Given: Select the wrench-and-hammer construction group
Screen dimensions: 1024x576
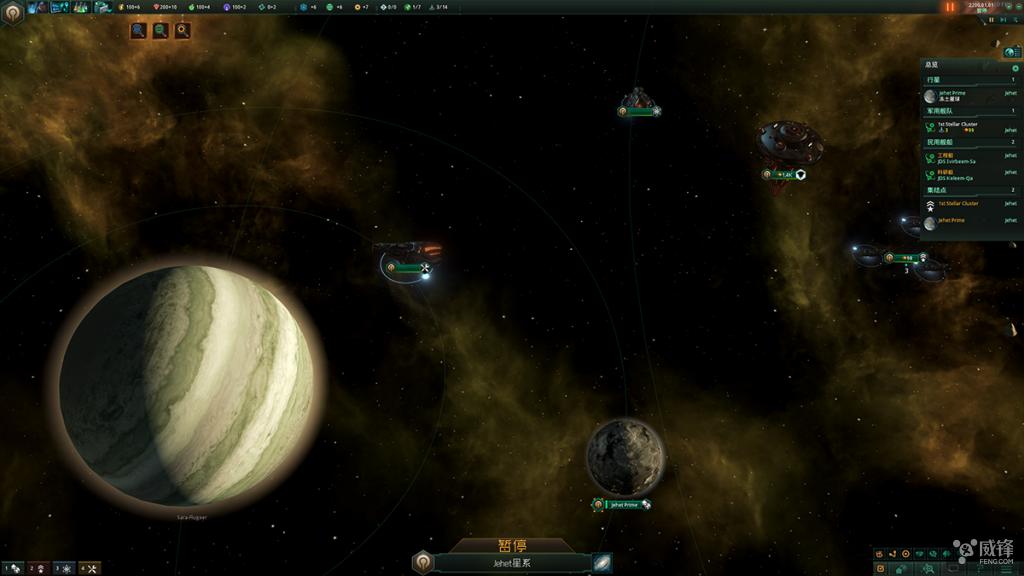Looking at the screenshot, I should point(90,568).
